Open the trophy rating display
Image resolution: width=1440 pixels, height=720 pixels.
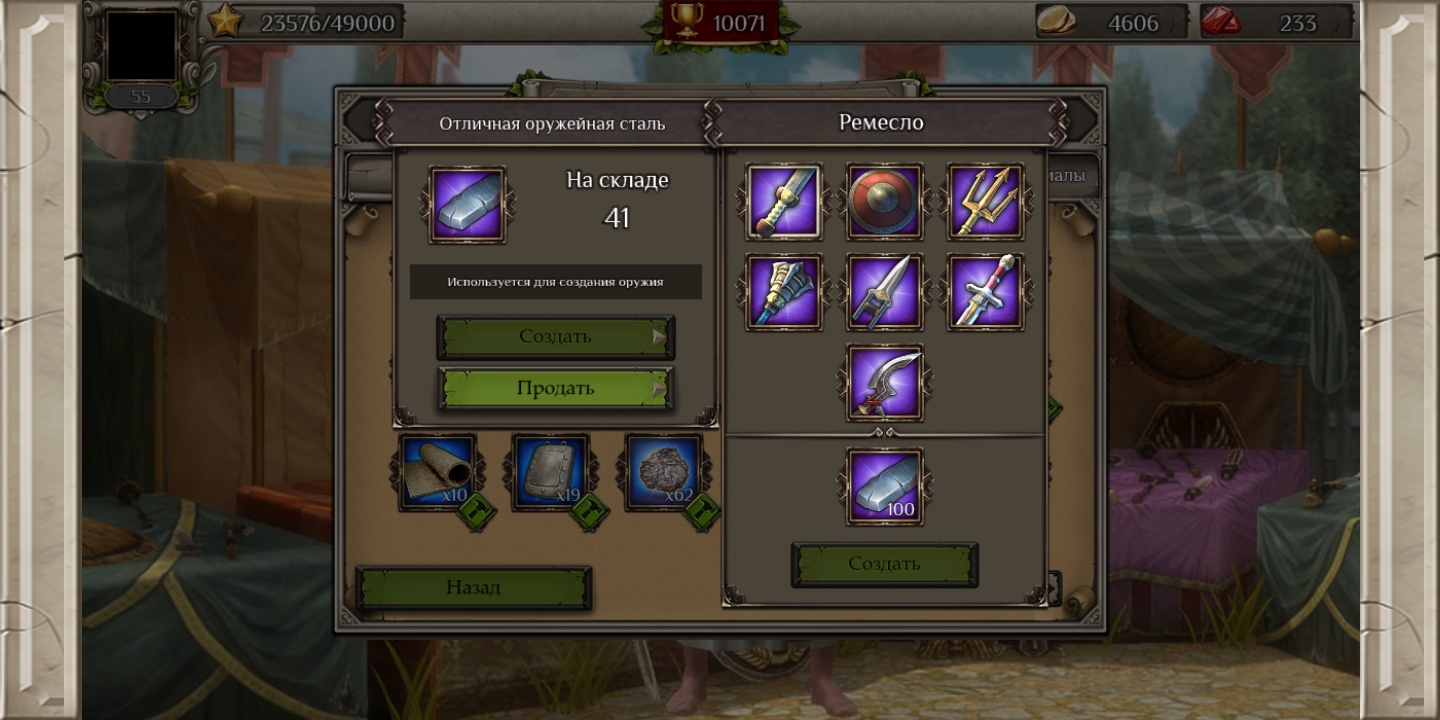720,22
